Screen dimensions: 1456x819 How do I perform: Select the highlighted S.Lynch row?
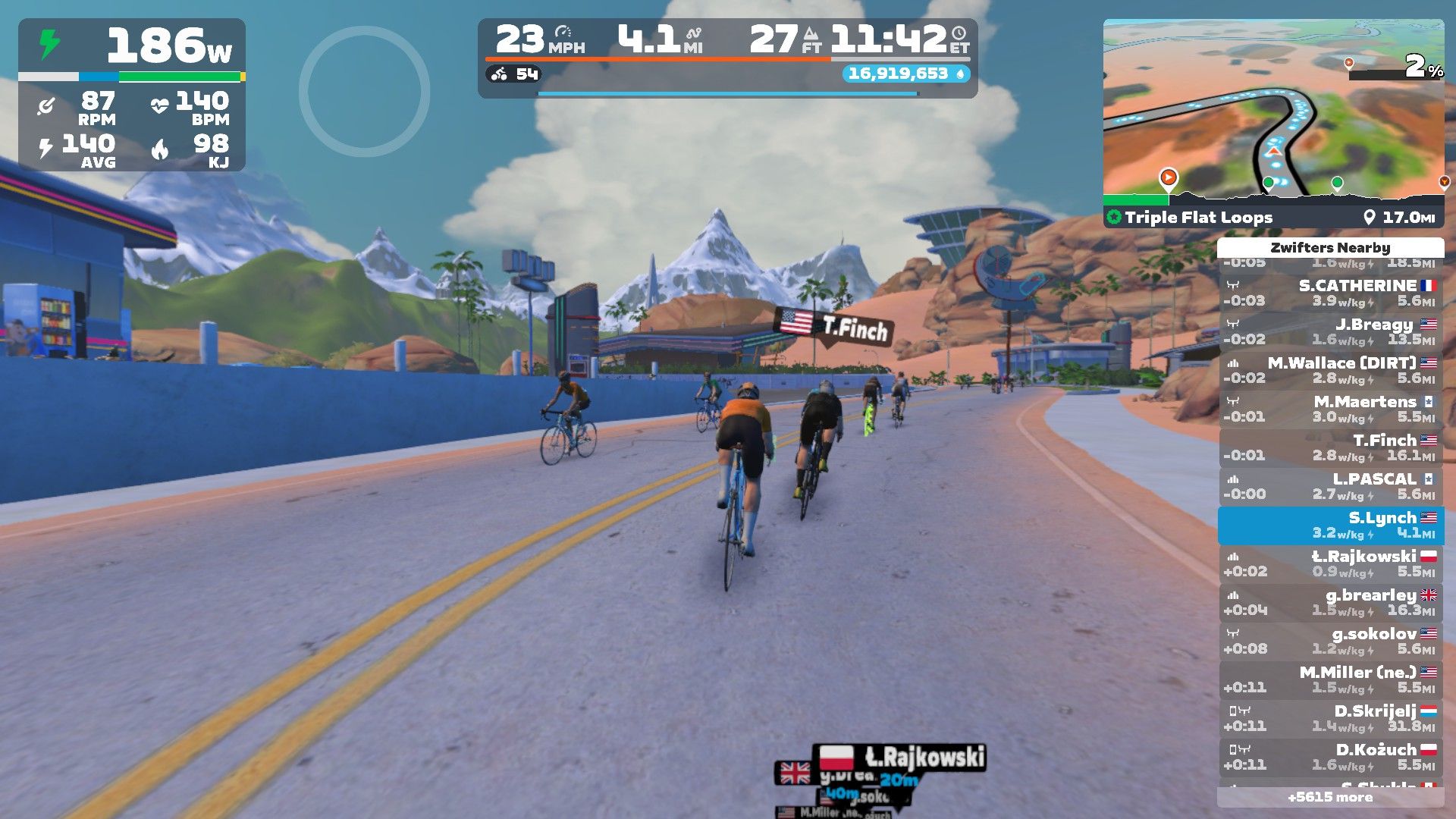[1330, 525]
